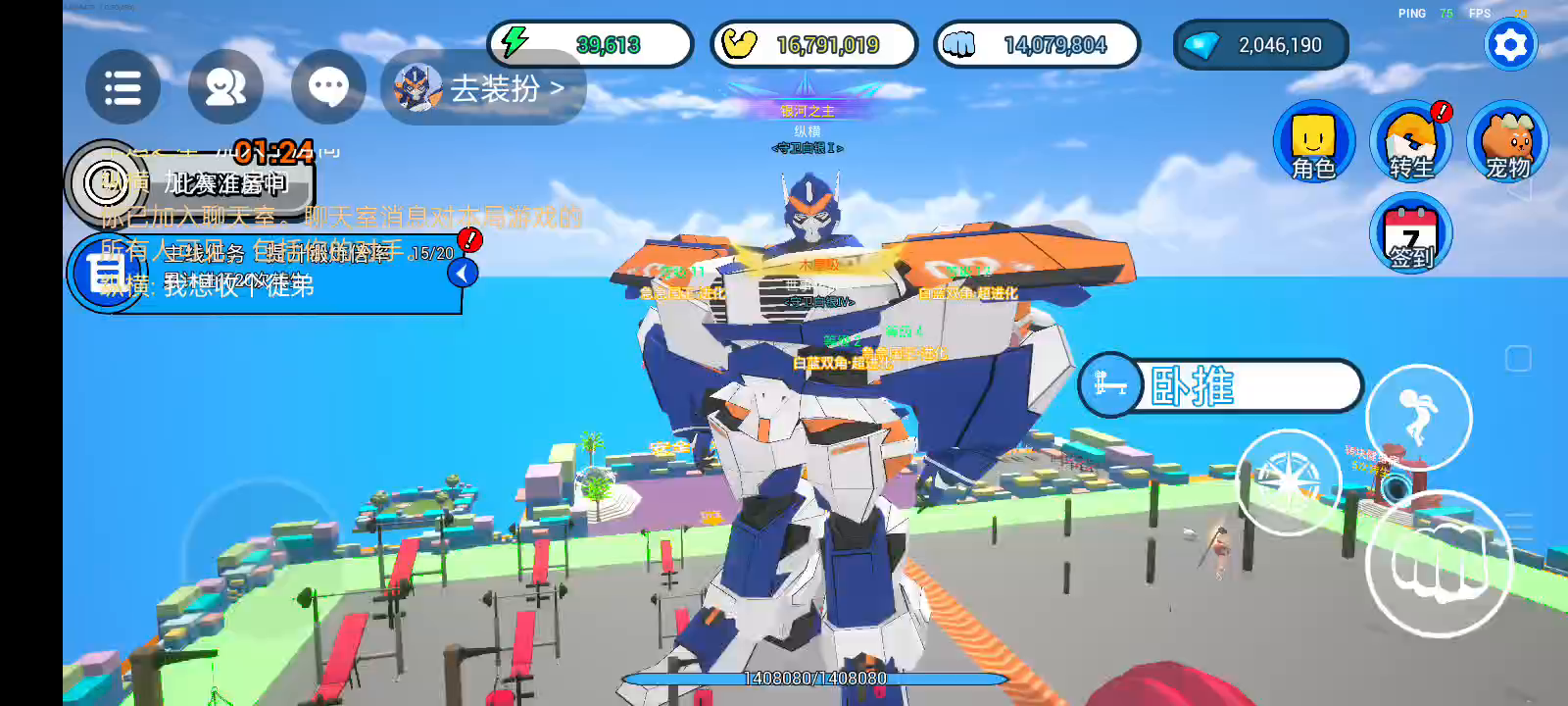Viewport: 1568px width, 706px height.
Task: Tap the 去装扮 dress-up button
Action: pyautogui.click(x=485, y=88)
